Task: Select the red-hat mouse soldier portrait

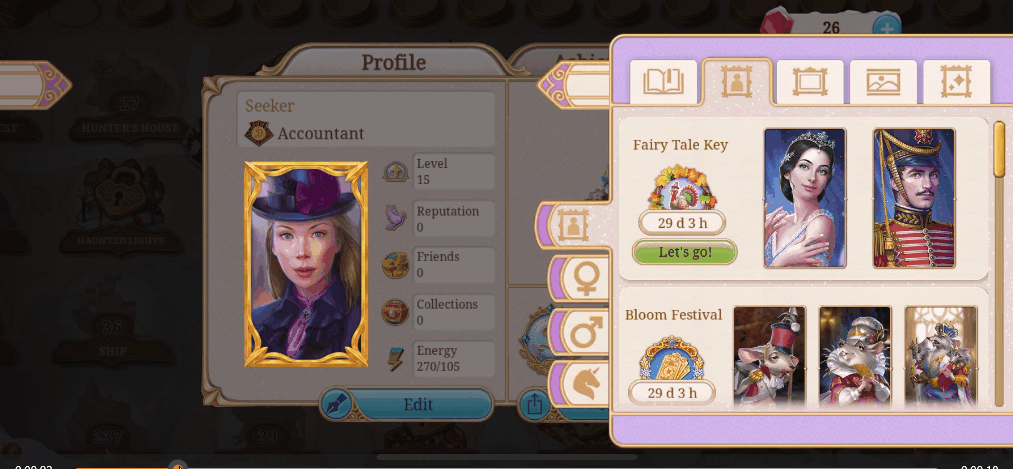Action: point(769,356)
